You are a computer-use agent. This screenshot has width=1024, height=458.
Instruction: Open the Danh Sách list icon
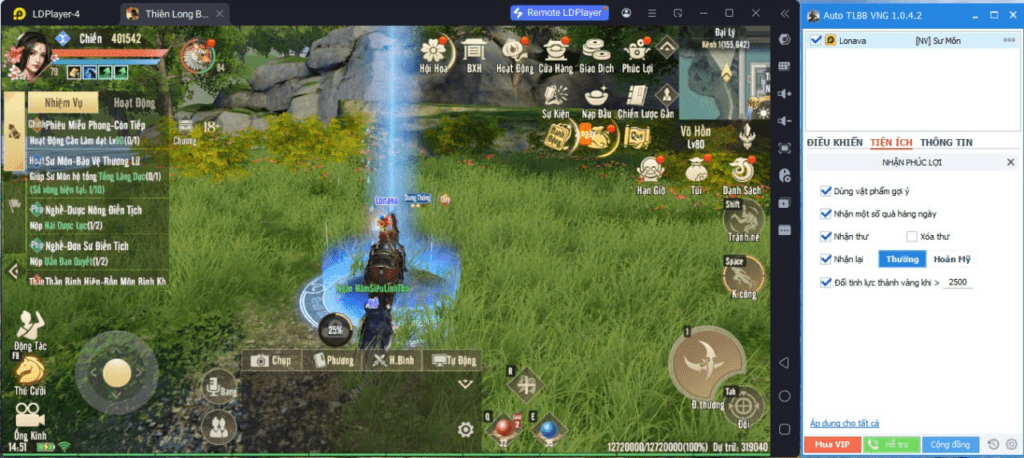[x=742, y=173]
